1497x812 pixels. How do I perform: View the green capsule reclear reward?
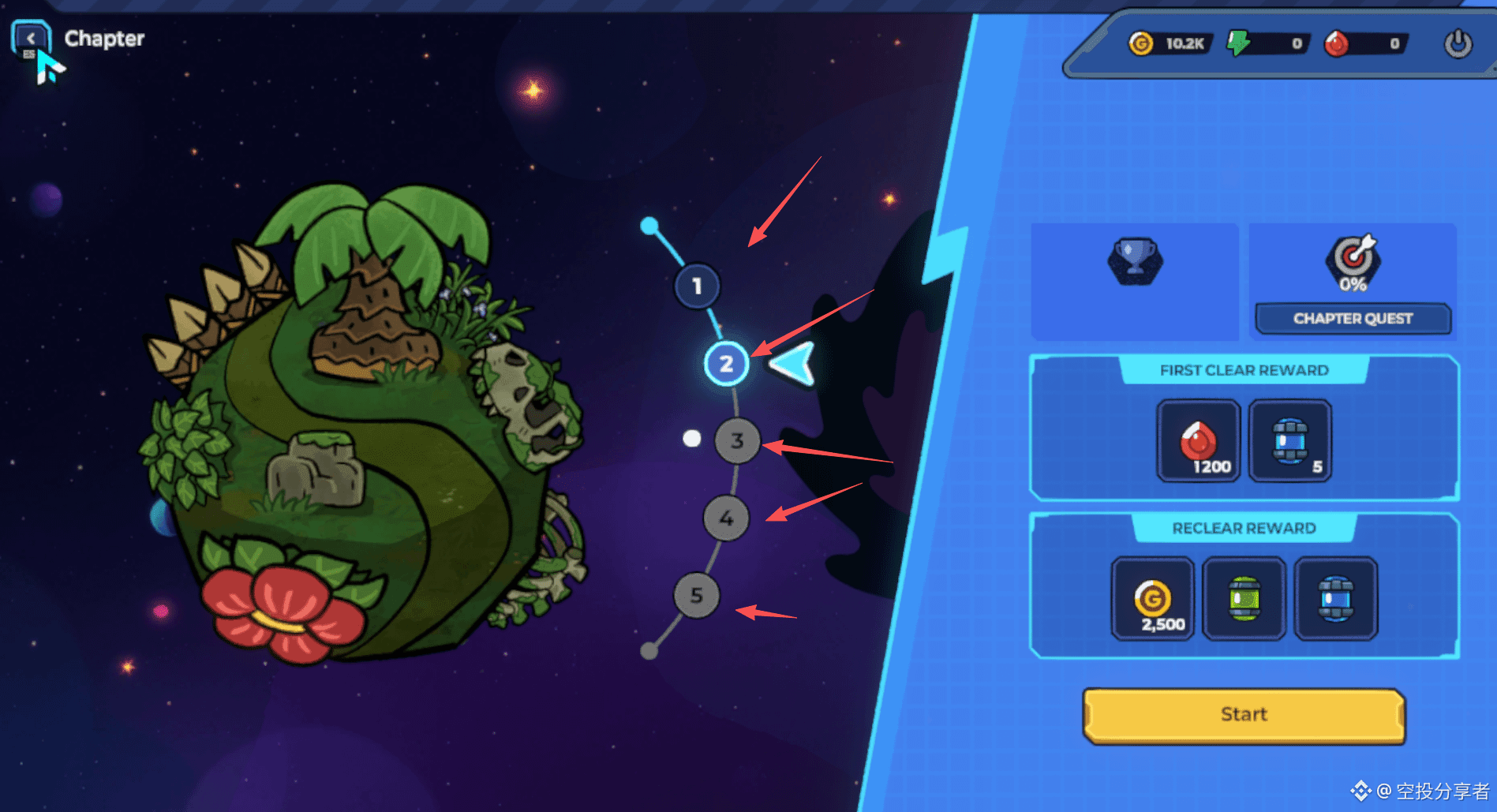pyautogui.click(x=1244, y=598)
